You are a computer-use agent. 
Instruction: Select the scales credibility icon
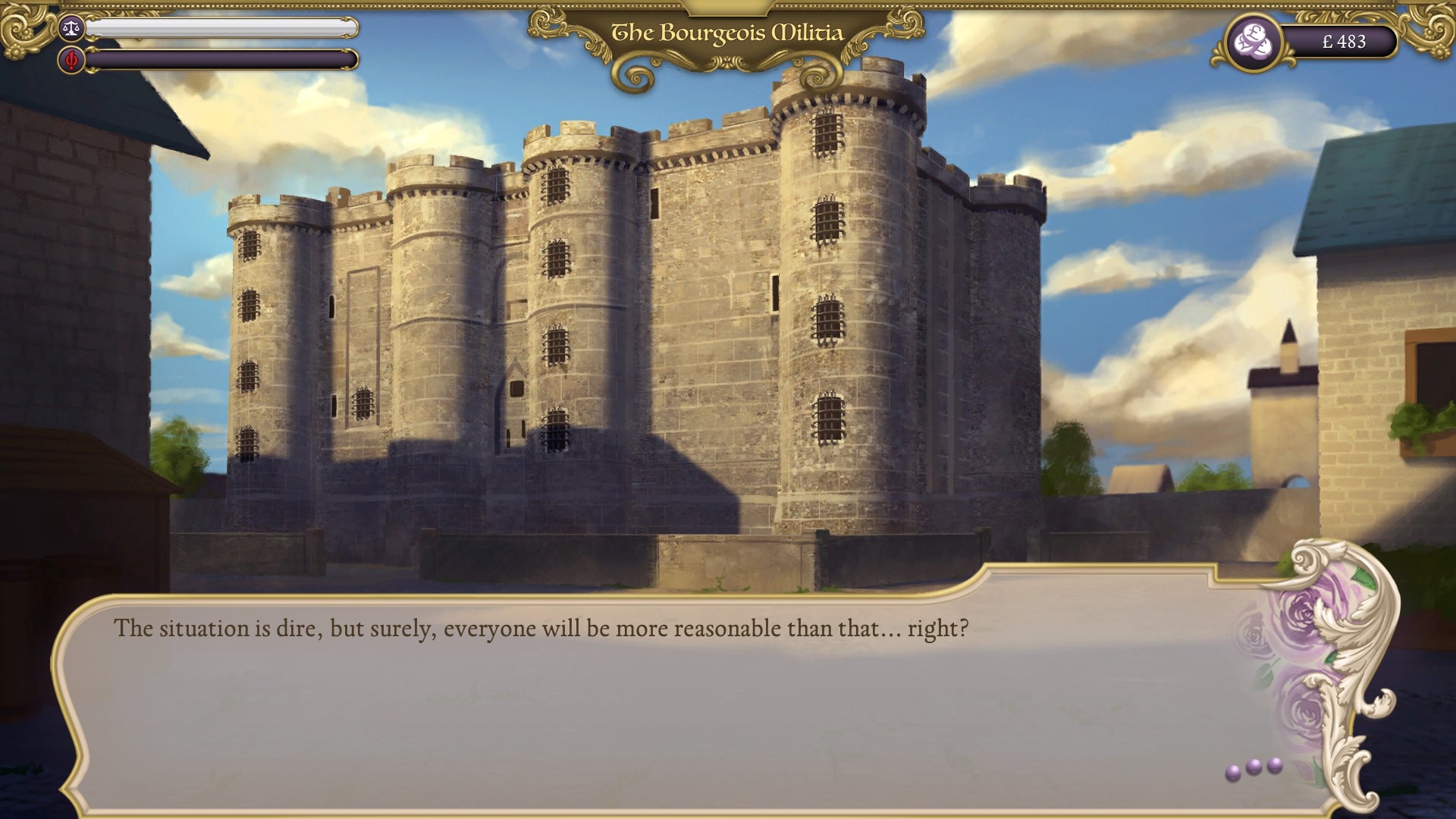pyautogui.click(x=71, y=29)
